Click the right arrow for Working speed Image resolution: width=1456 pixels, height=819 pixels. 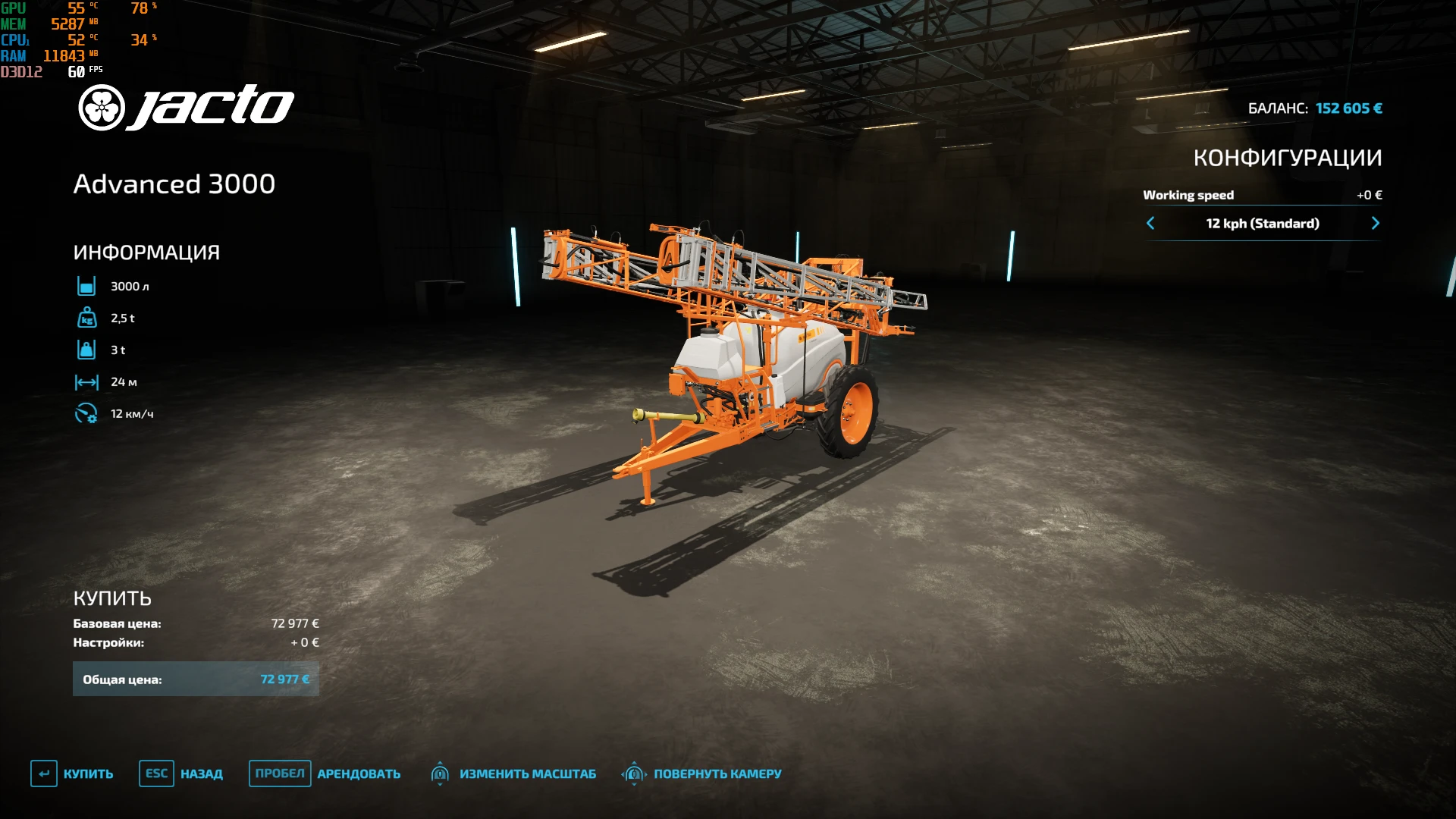1376,223
